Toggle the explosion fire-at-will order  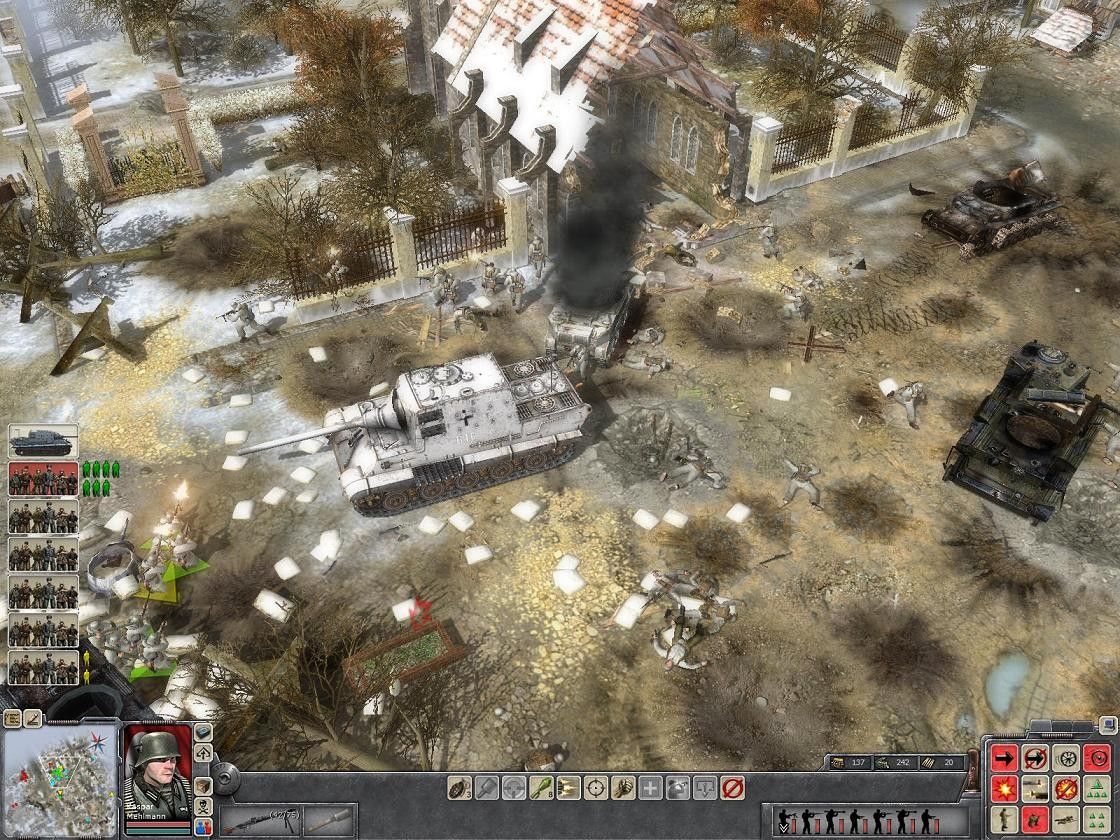[1005, 789]
